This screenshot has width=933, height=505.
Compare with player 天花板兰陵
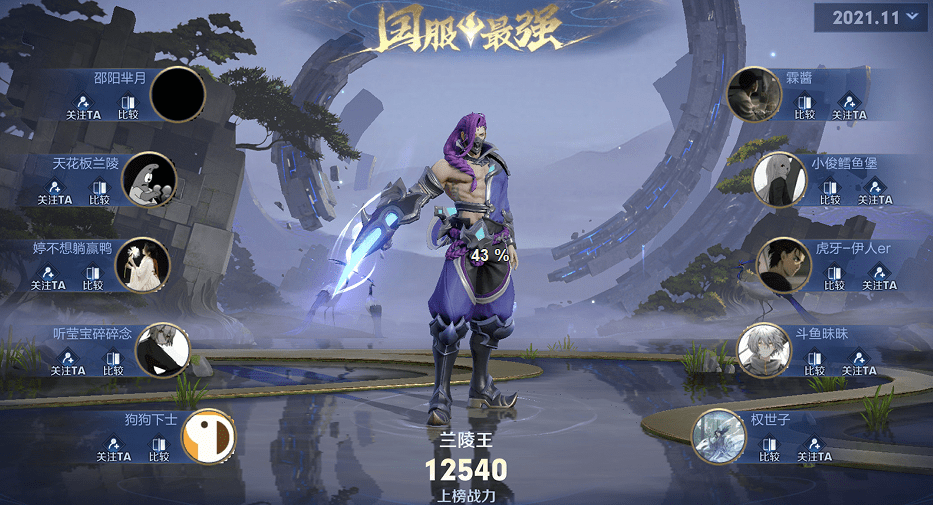tap(98, 192)
